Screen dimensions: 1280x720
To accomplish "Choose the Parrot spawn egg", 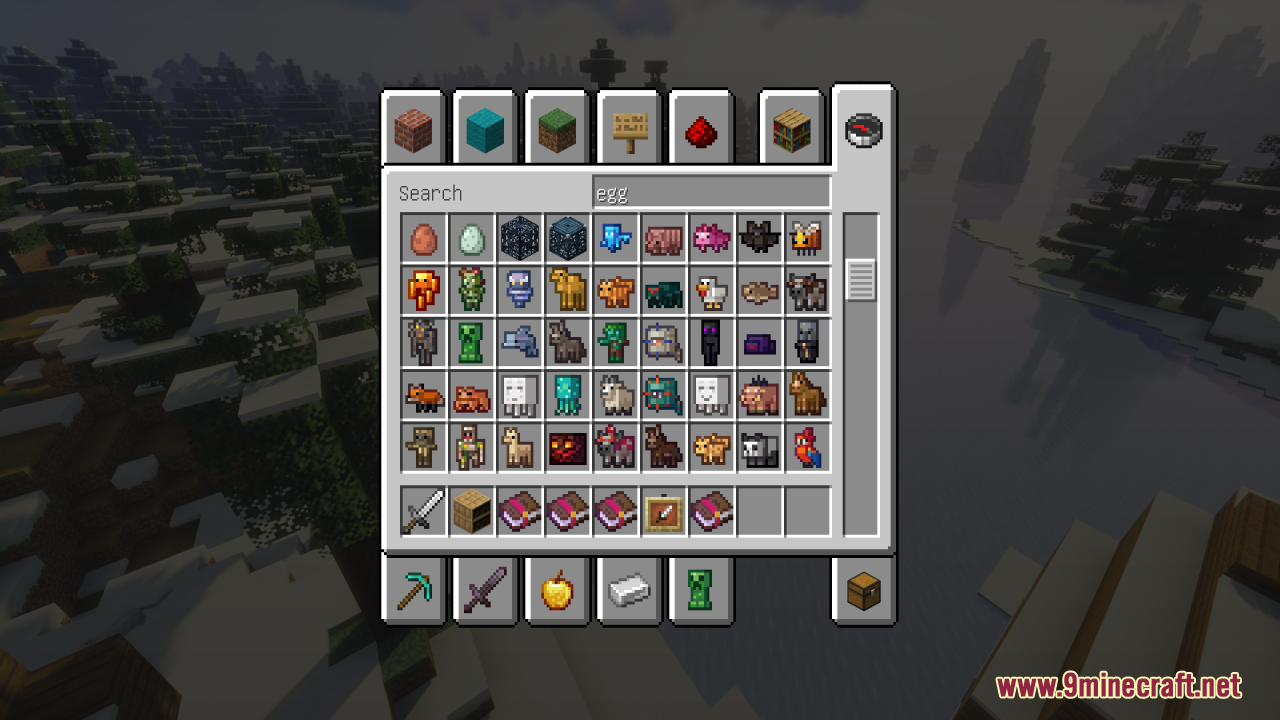I will (x=808, y=446).
